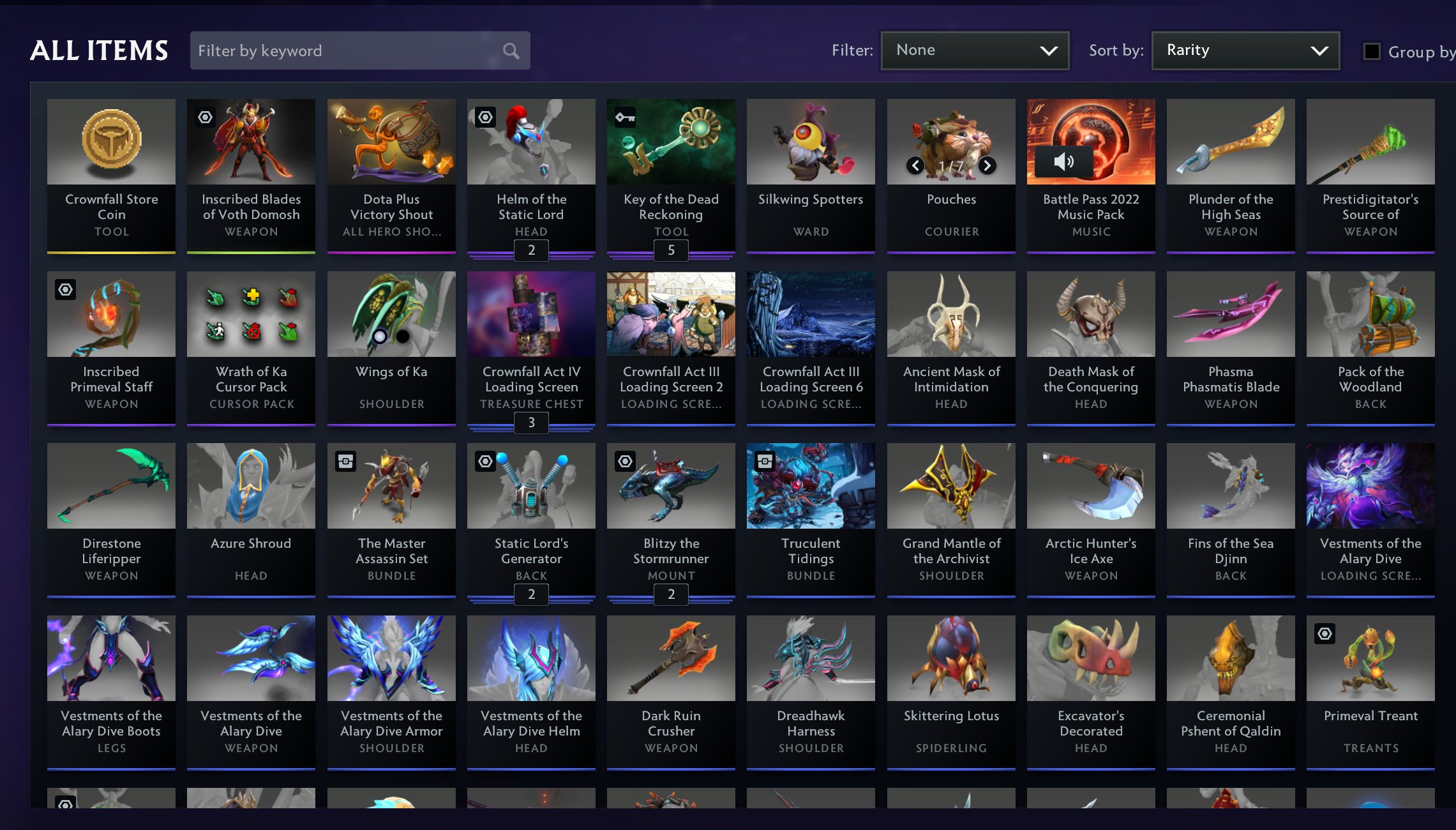Click the magnifying glass search icon
The width and height of the screenshot is (1456, 830).
tap(509, 50)
